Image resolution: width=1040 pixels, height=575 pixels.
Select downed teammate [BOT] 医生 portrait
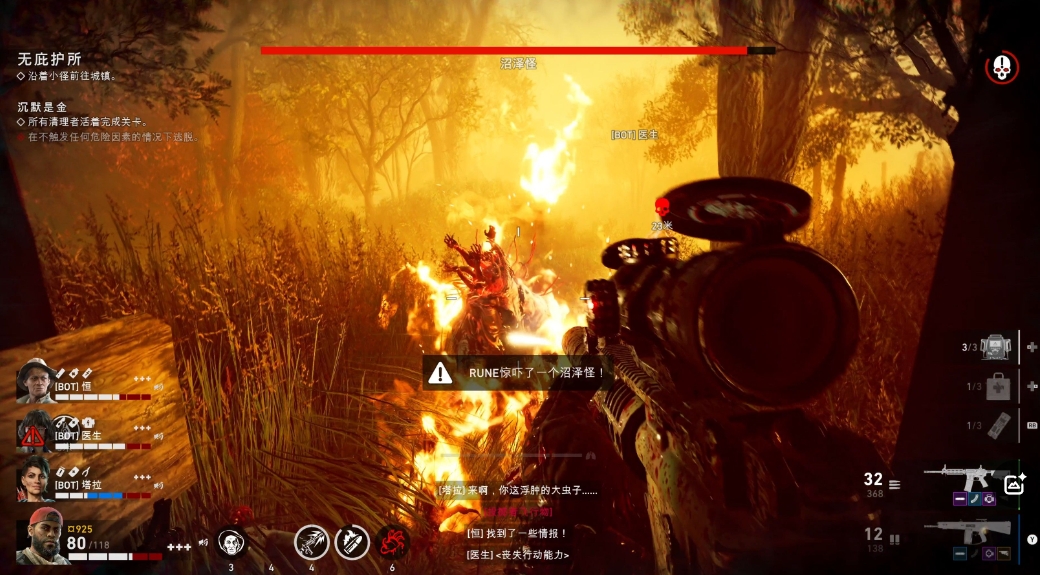pyautogui.click(x=36, y=433)
